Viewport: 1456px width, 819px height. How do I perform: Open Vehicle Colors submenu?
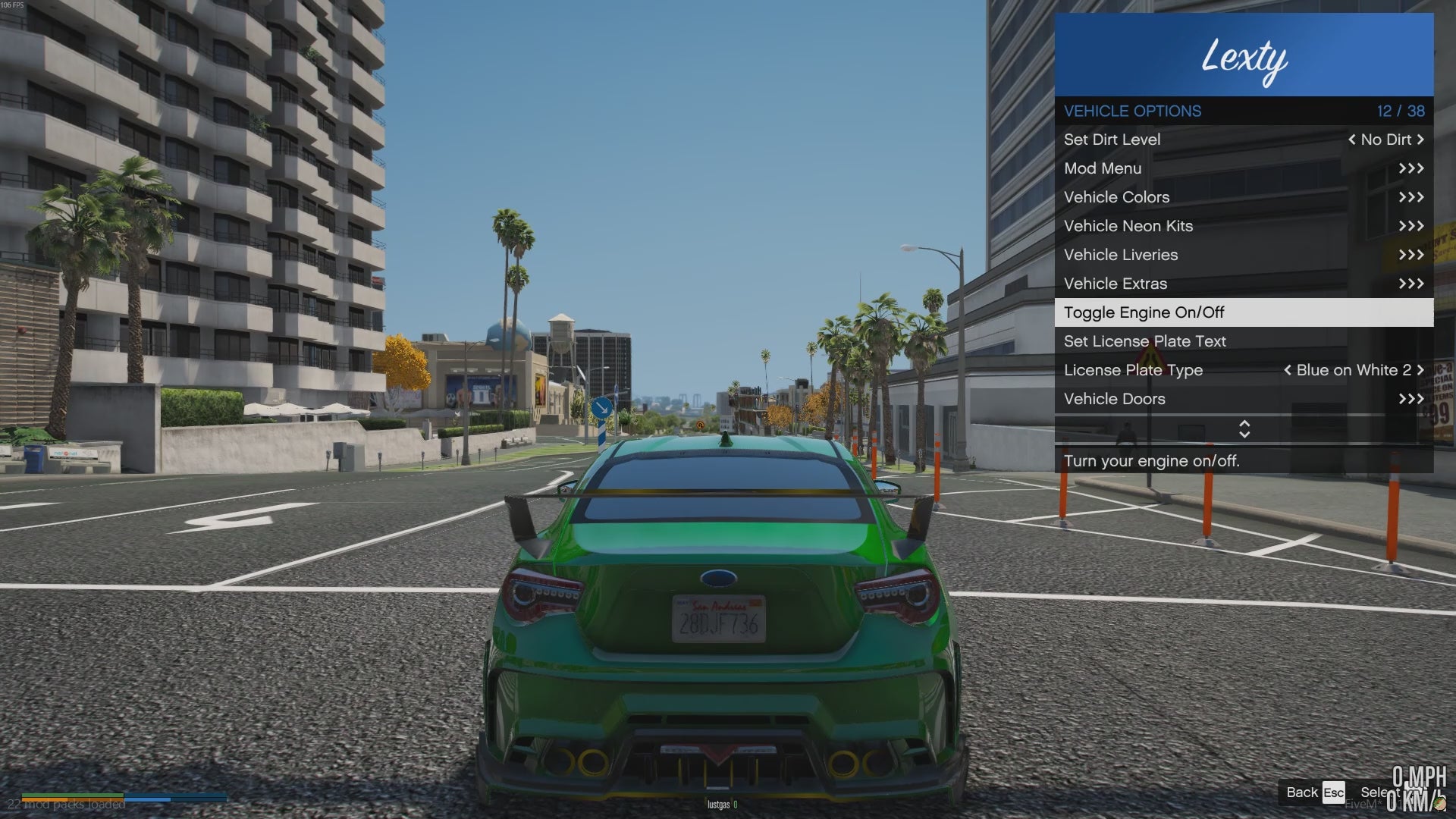tap(1244, 197)
